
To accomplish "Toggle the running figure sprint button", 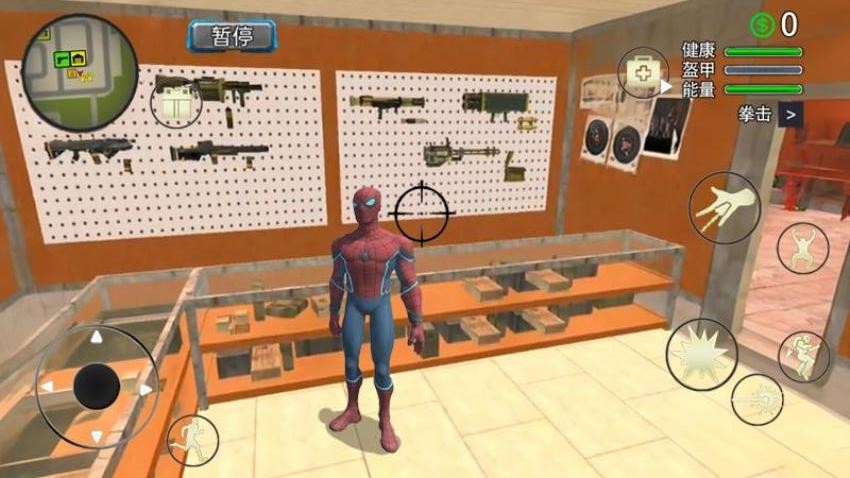I will click(x=192, y=439).
